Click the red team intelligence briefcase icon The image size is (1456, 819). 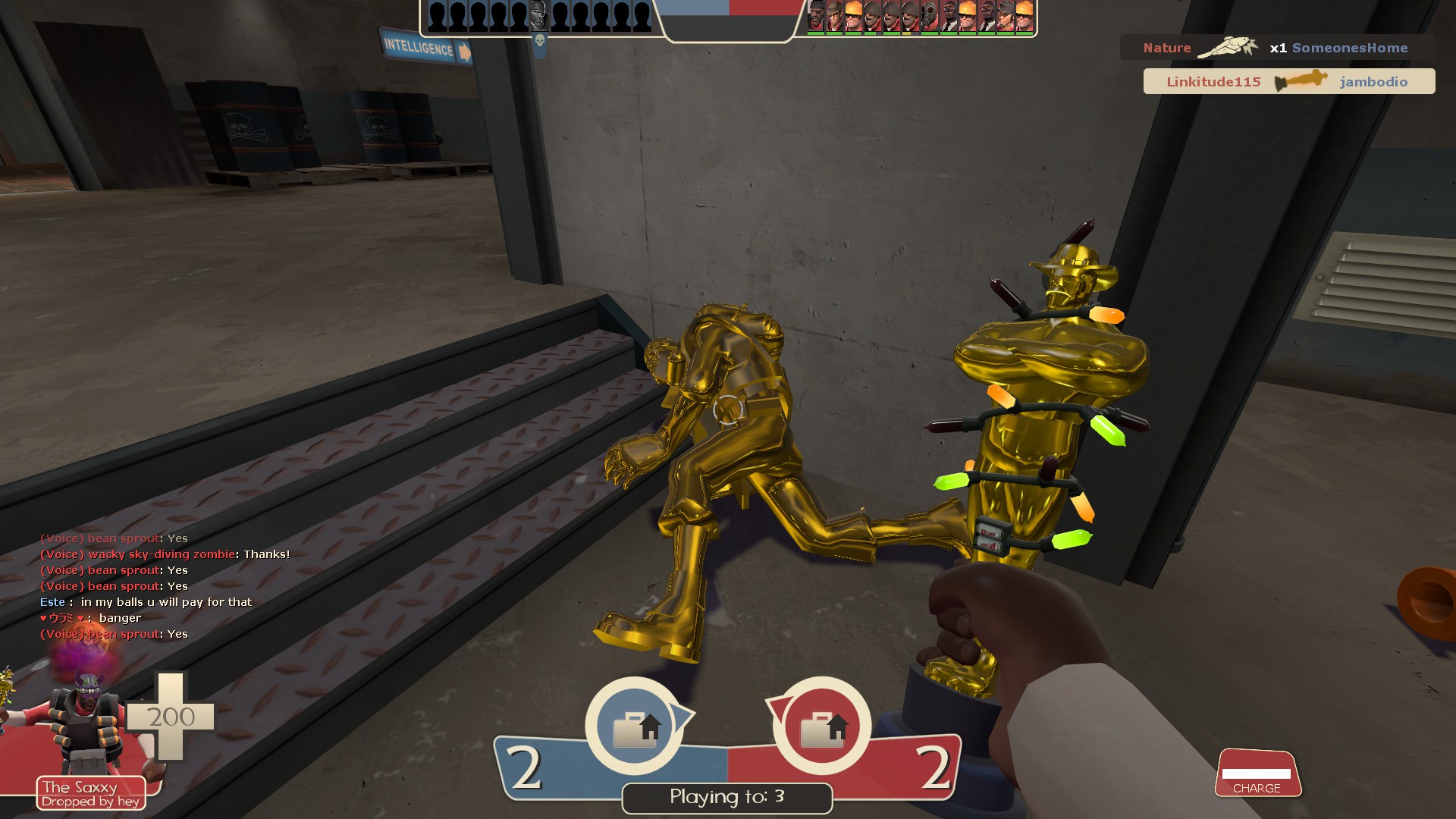point(822,728)
